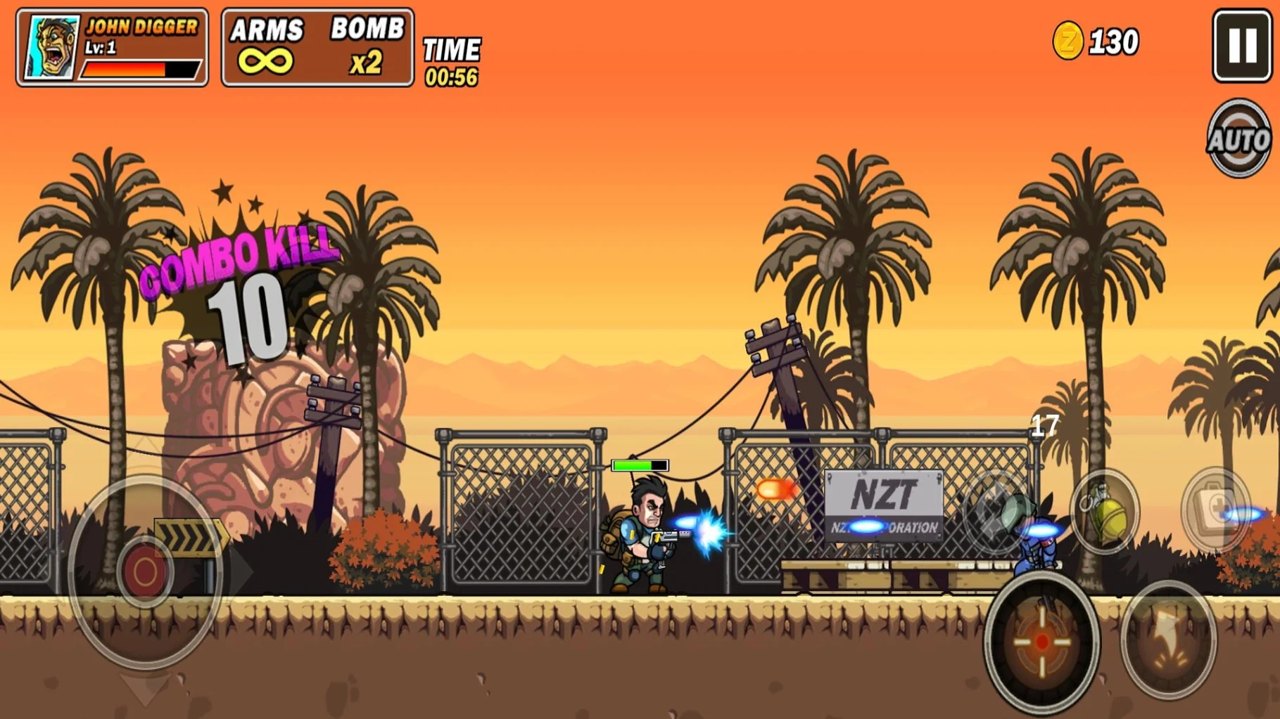Use the medkit heal button

point(1216,509)
